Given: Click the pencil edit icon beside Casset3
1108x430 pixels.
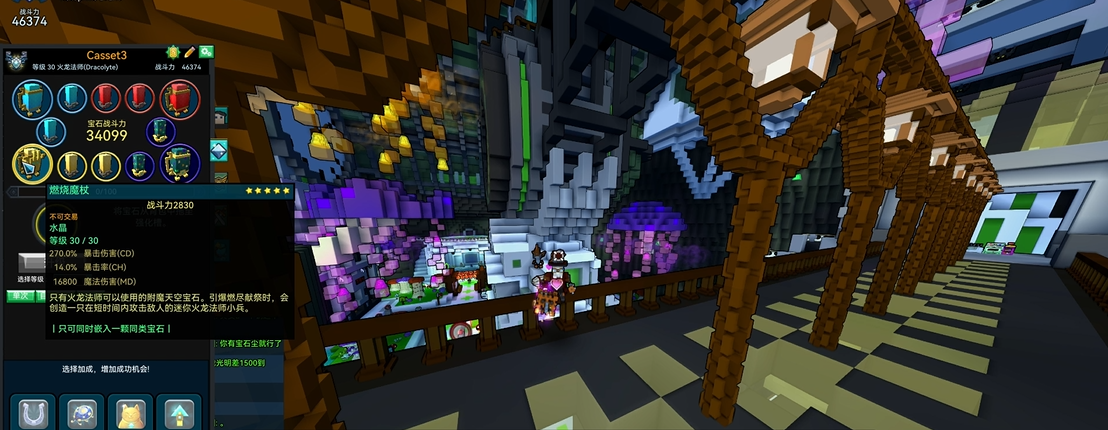Looking at the screenshot, I should coord(189,52).
